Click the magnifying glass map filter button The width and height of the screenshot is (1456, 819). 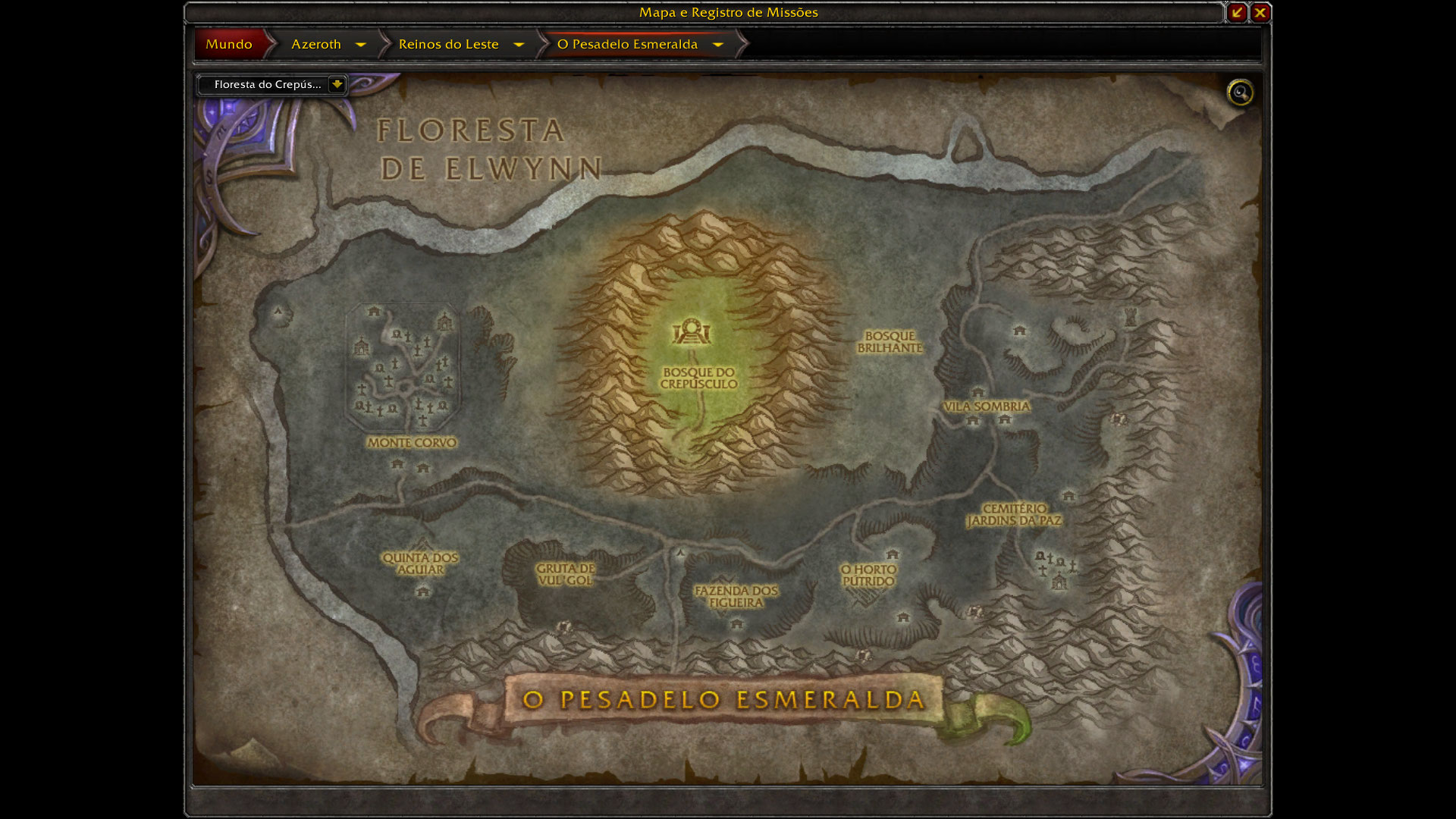click(1240, 93)
